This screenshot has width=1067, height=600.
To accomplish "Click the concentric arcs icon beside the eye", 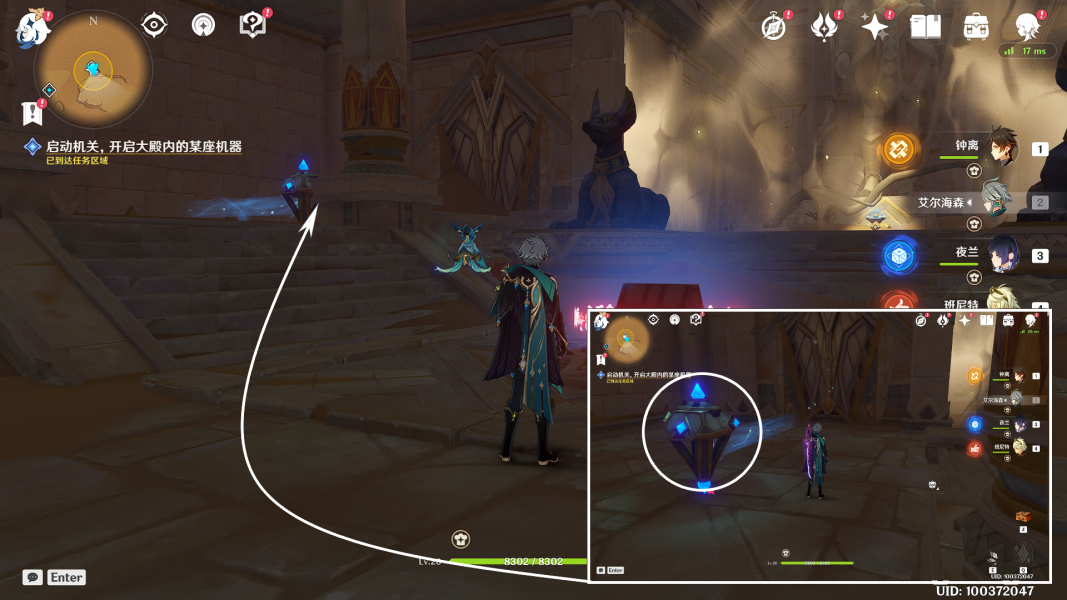I will pyautogui.click(x=203, y=25).
